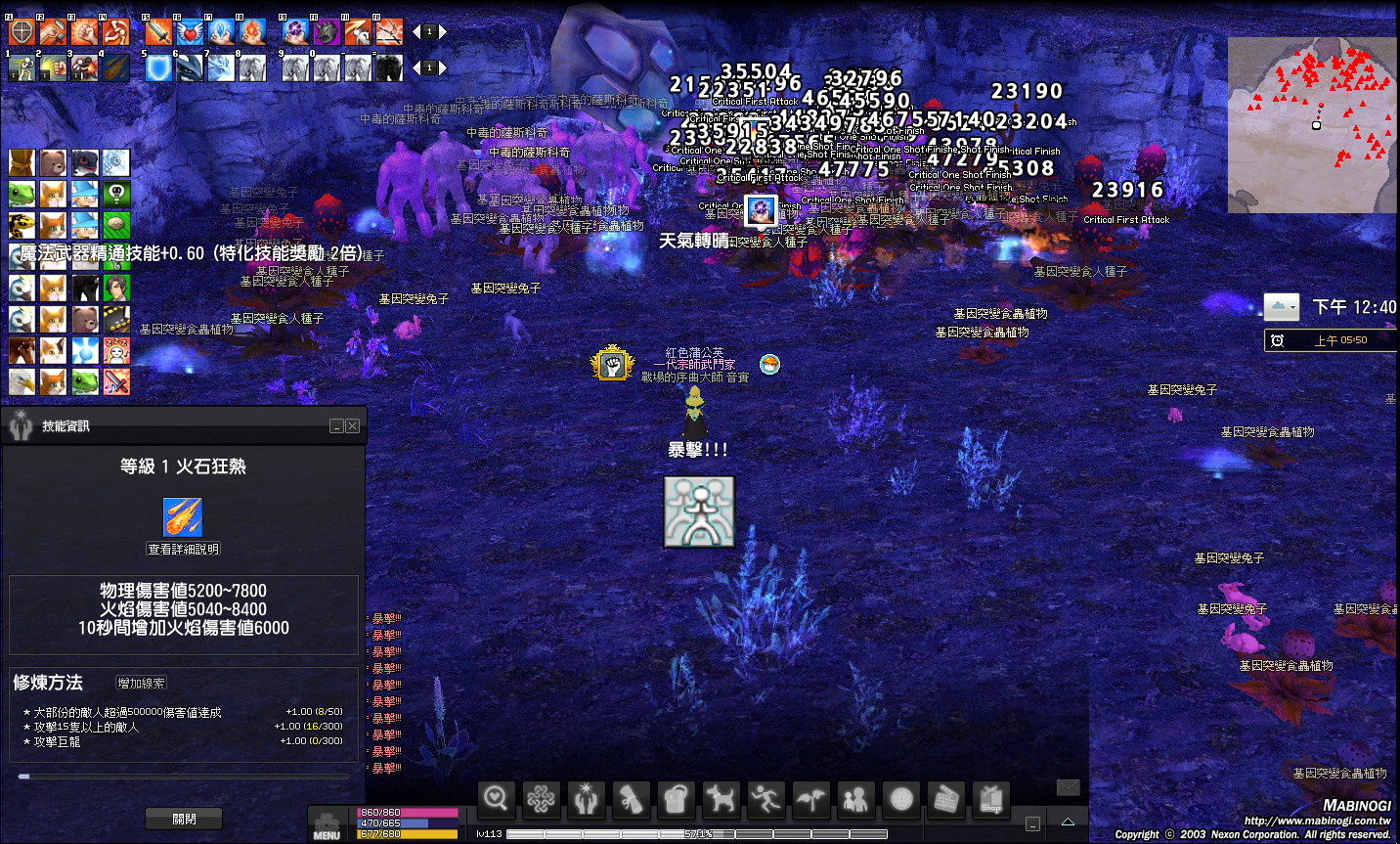The width and height of the screenshot is (1400, 844).
Task: Activate the blue shield skill slot 5
Action: click(158, 67)
